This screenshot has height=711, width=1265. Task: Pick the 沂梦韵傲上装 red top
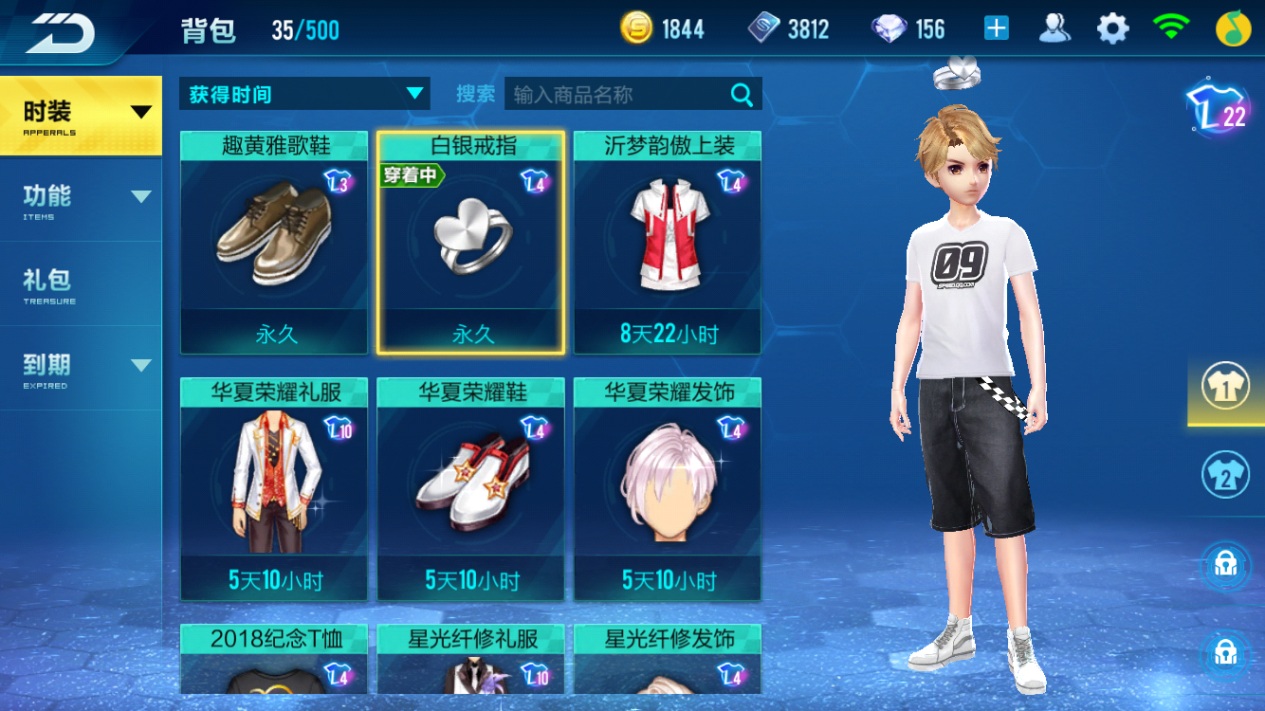(x=667, y=243)
